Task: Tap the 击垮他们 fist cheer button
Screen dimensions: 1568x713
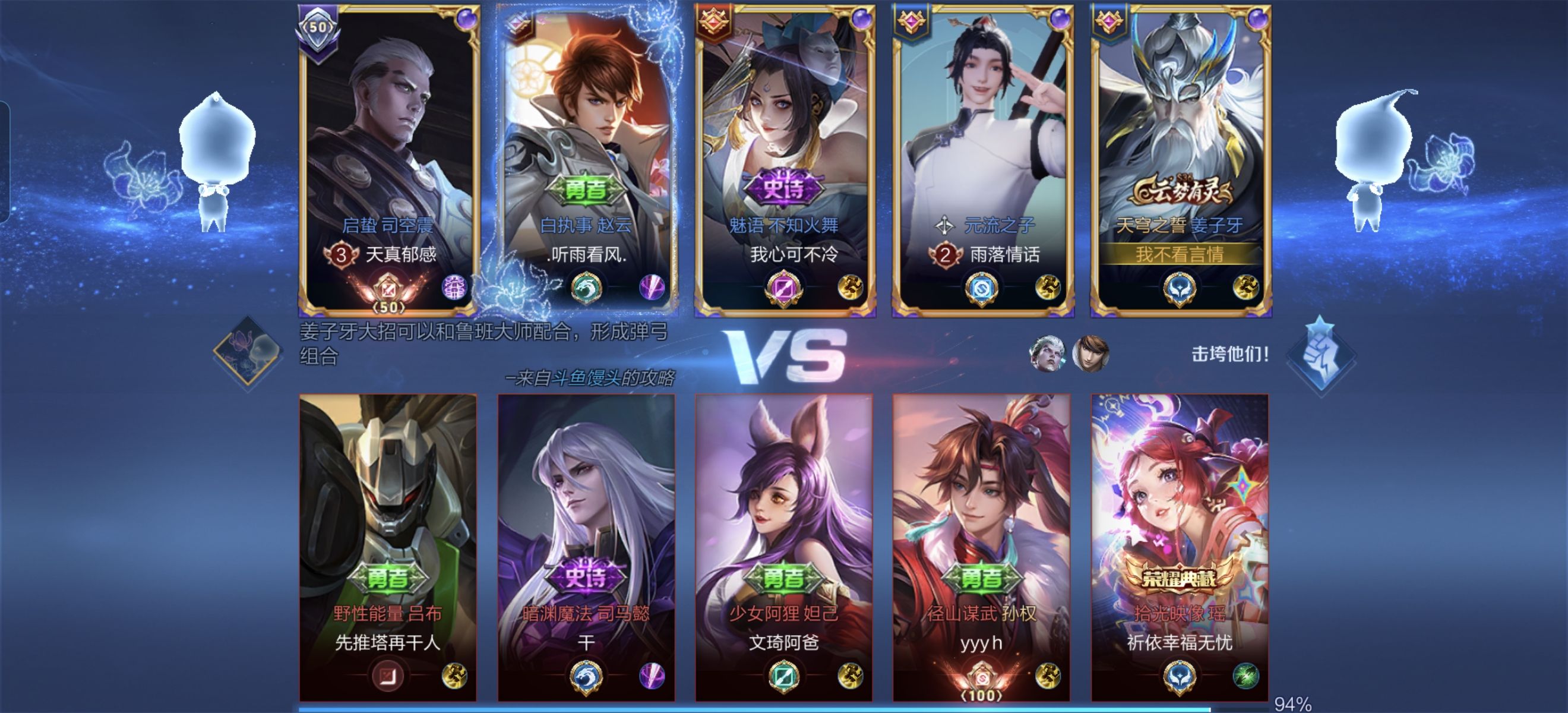Action: (1320, 356)
